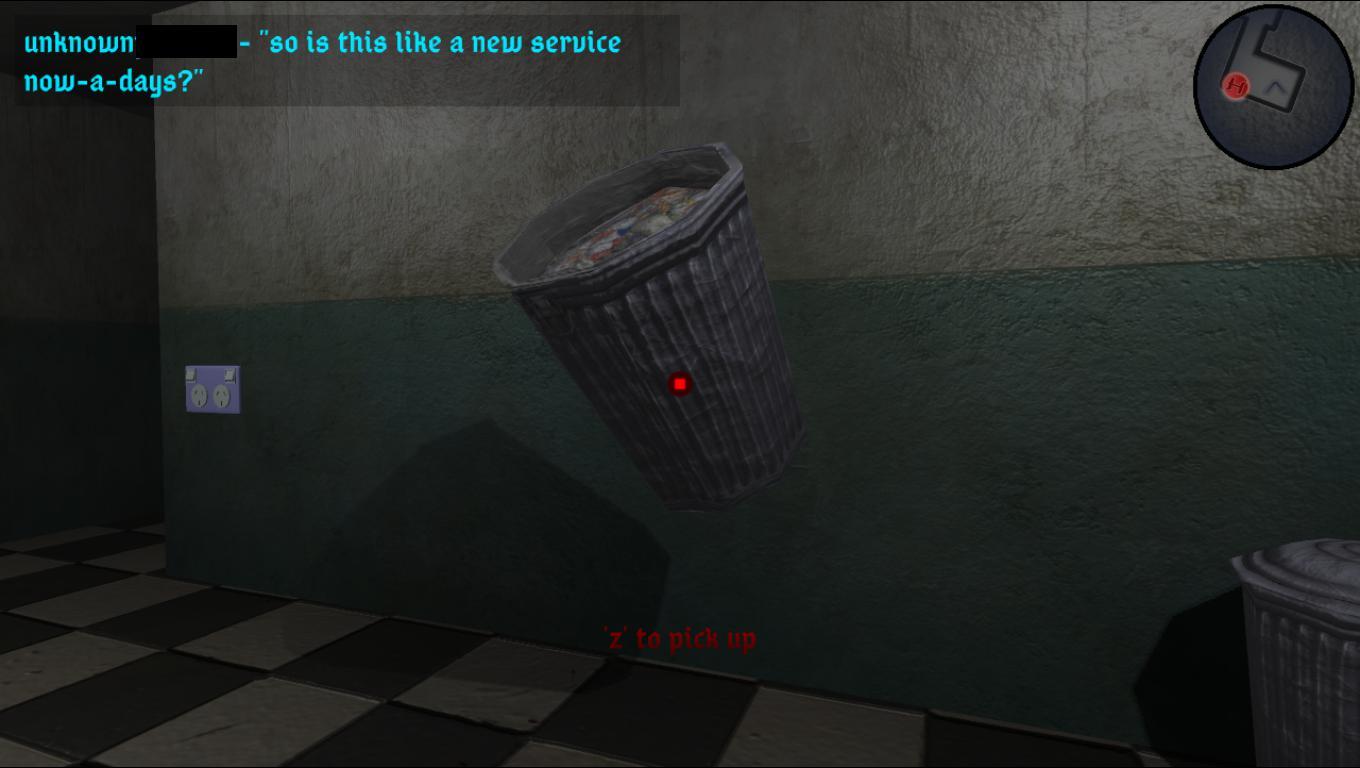
Task: Click the red H marker on the minimap
Action: [x=1236, y=85]
